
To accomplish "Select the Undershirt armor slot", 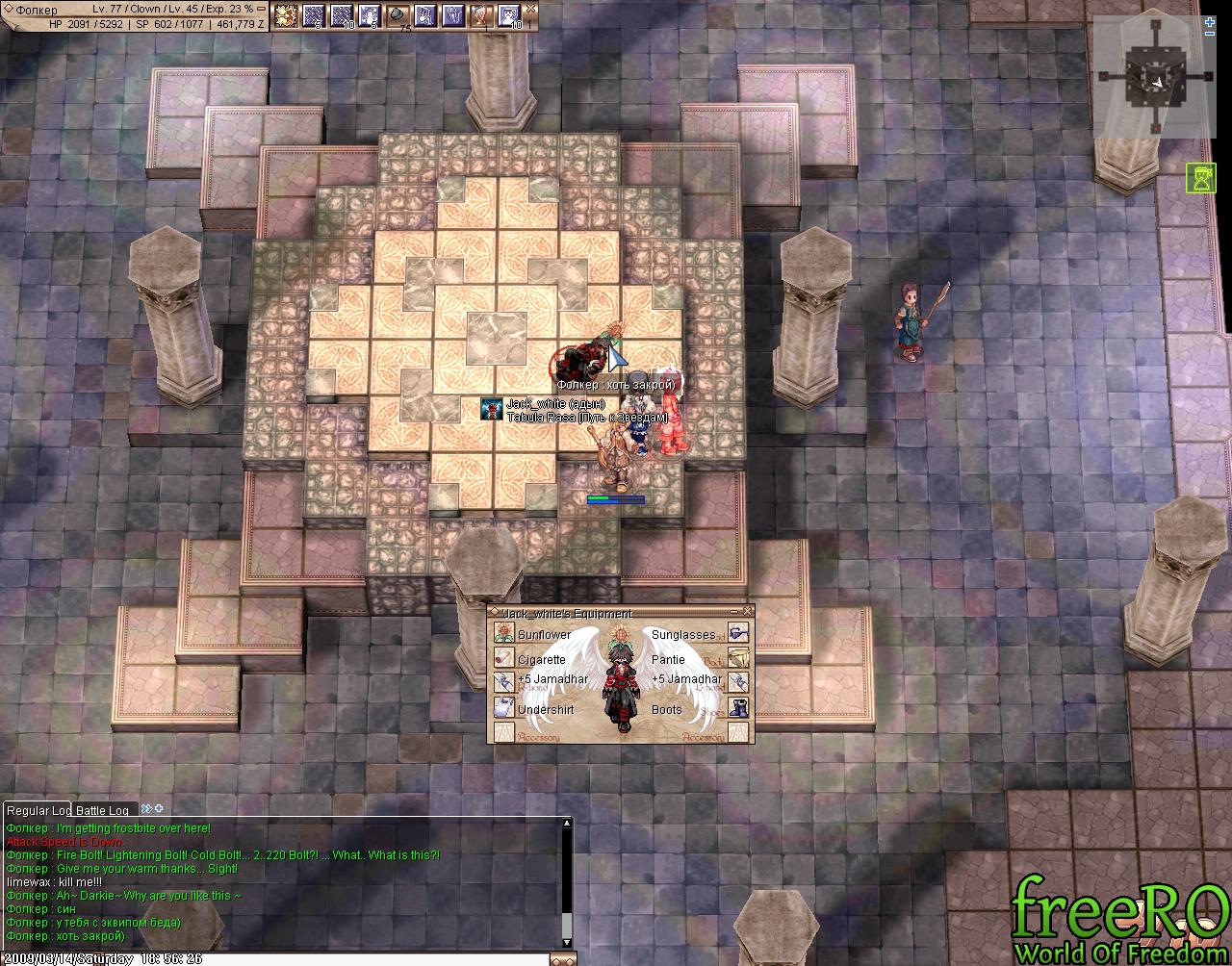I will click(504, 708).
